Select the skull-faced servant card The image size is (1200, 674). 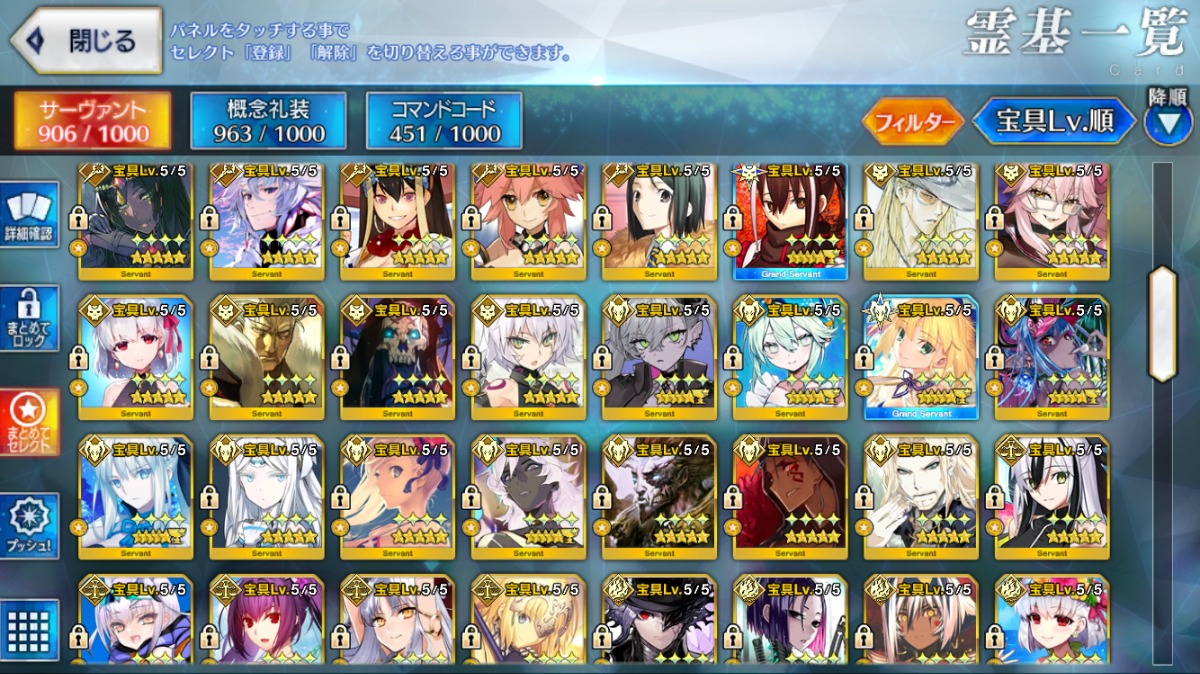tap(397, 357)
